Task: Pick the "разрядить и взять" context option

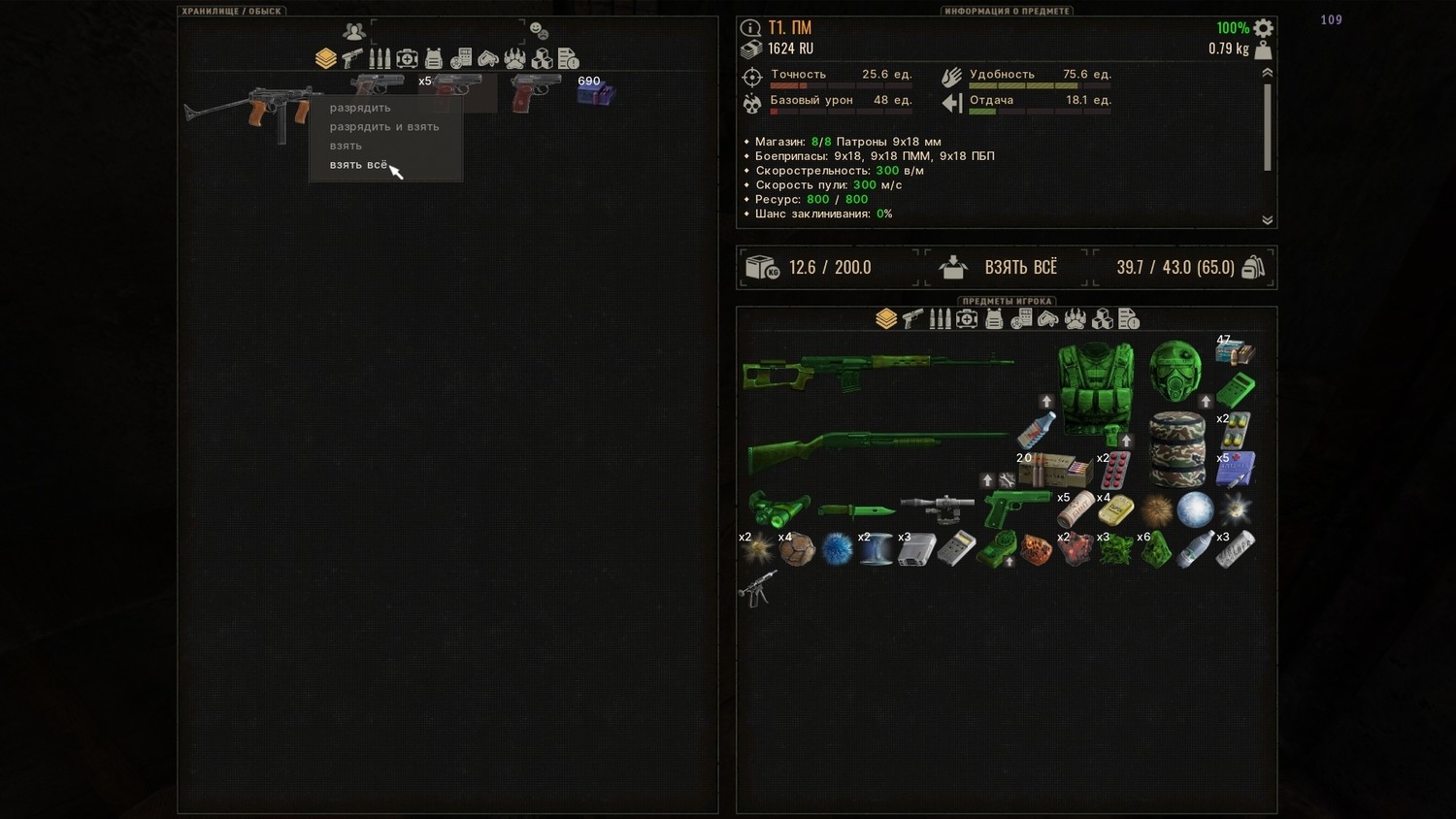Action: (x=384, y=127)
